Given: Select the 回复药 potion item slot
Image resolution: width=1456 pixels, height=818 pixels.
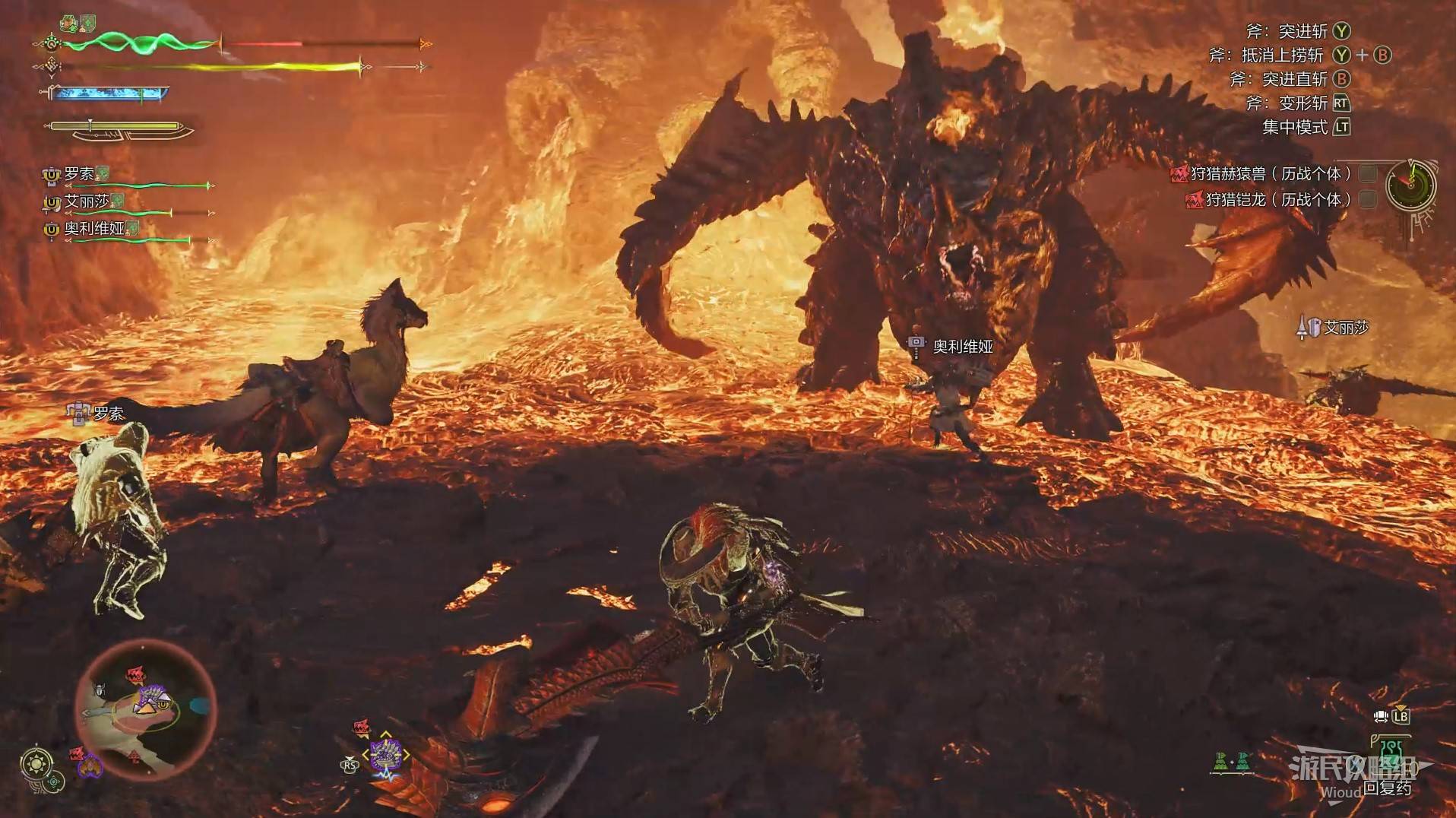Looking at the screenshot, I should (1390, 761).
